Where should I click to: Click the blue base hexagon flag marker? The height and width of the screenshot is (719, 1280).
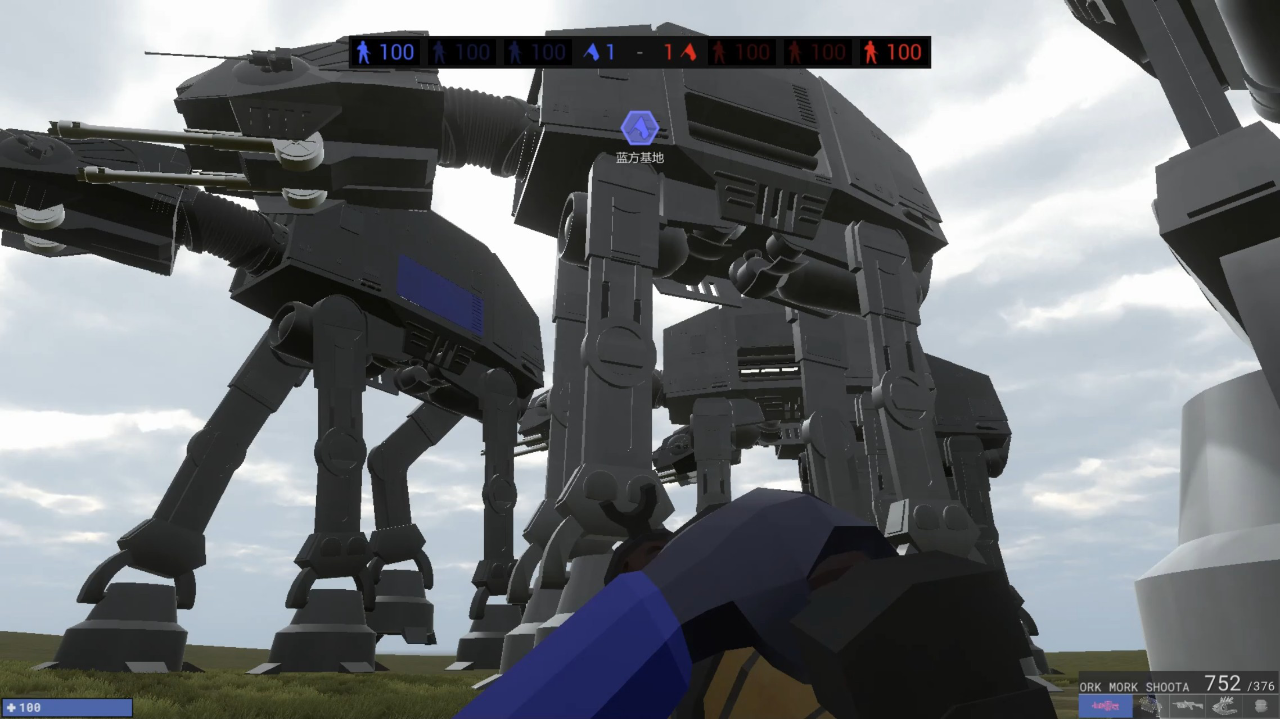(639, 128)
